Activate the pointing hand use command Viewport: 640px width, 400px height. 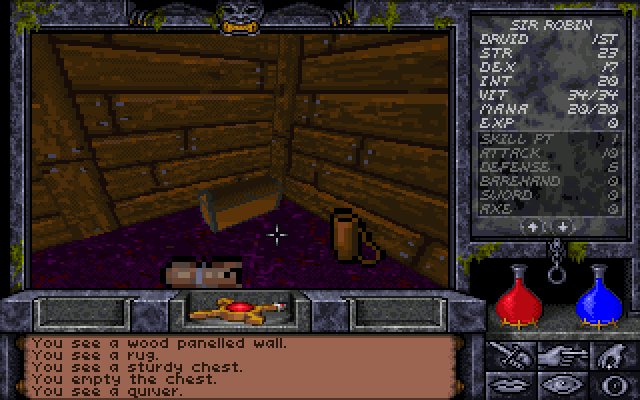(562, 355)
